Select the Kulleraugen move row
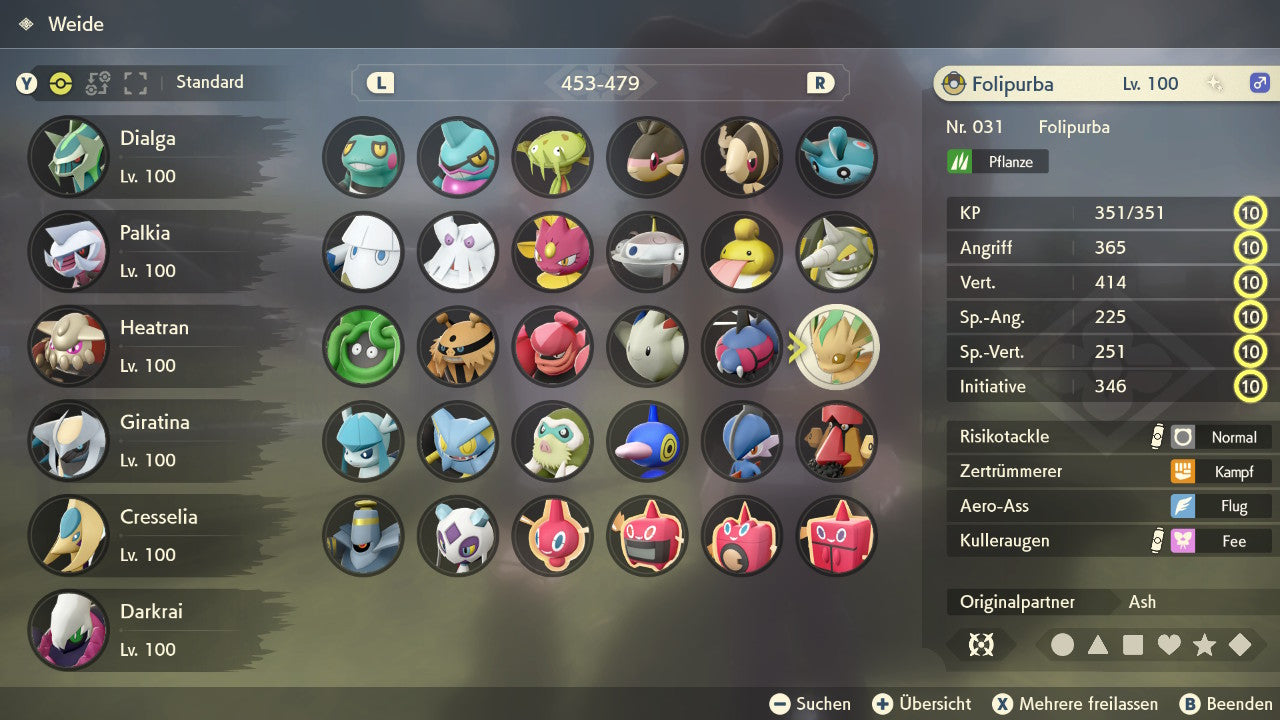This screenshot has height=720, width=1280. 1108,541
